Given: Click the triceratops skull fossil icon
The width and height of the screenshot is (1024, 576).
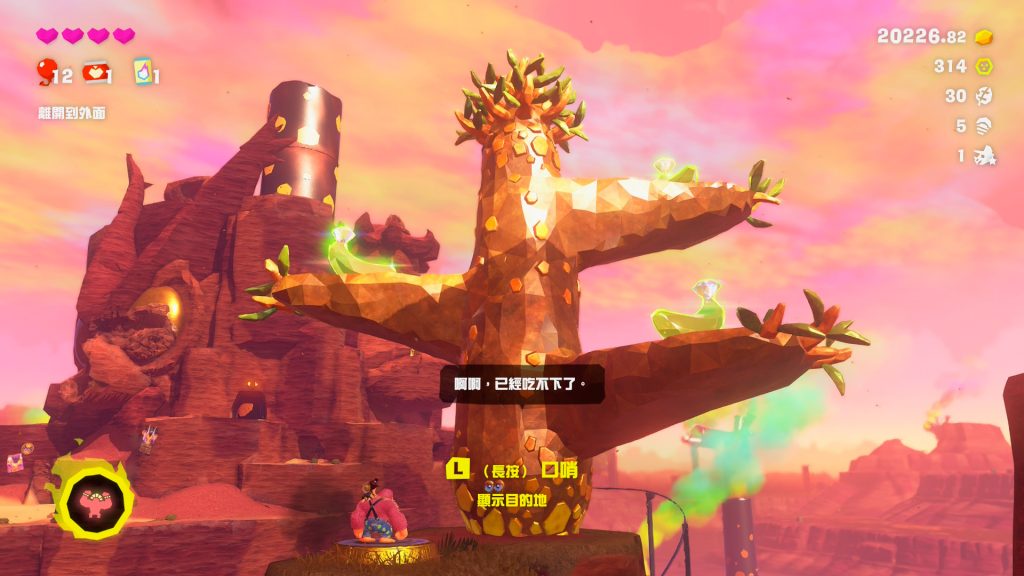Looking at the screenshot, I should coord(985,155).
